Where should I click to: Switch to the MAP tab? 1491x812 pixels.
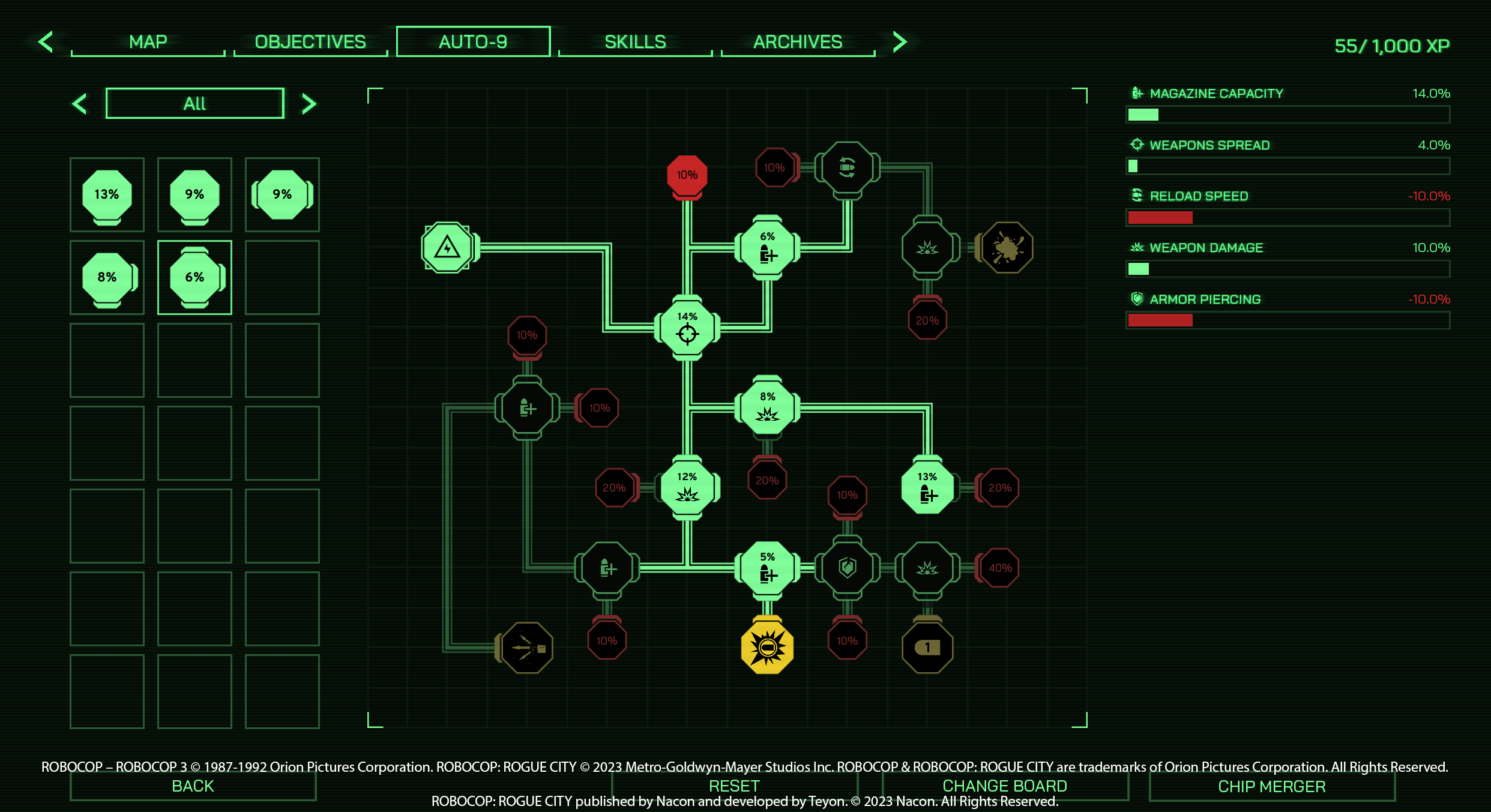coord(148,42)
